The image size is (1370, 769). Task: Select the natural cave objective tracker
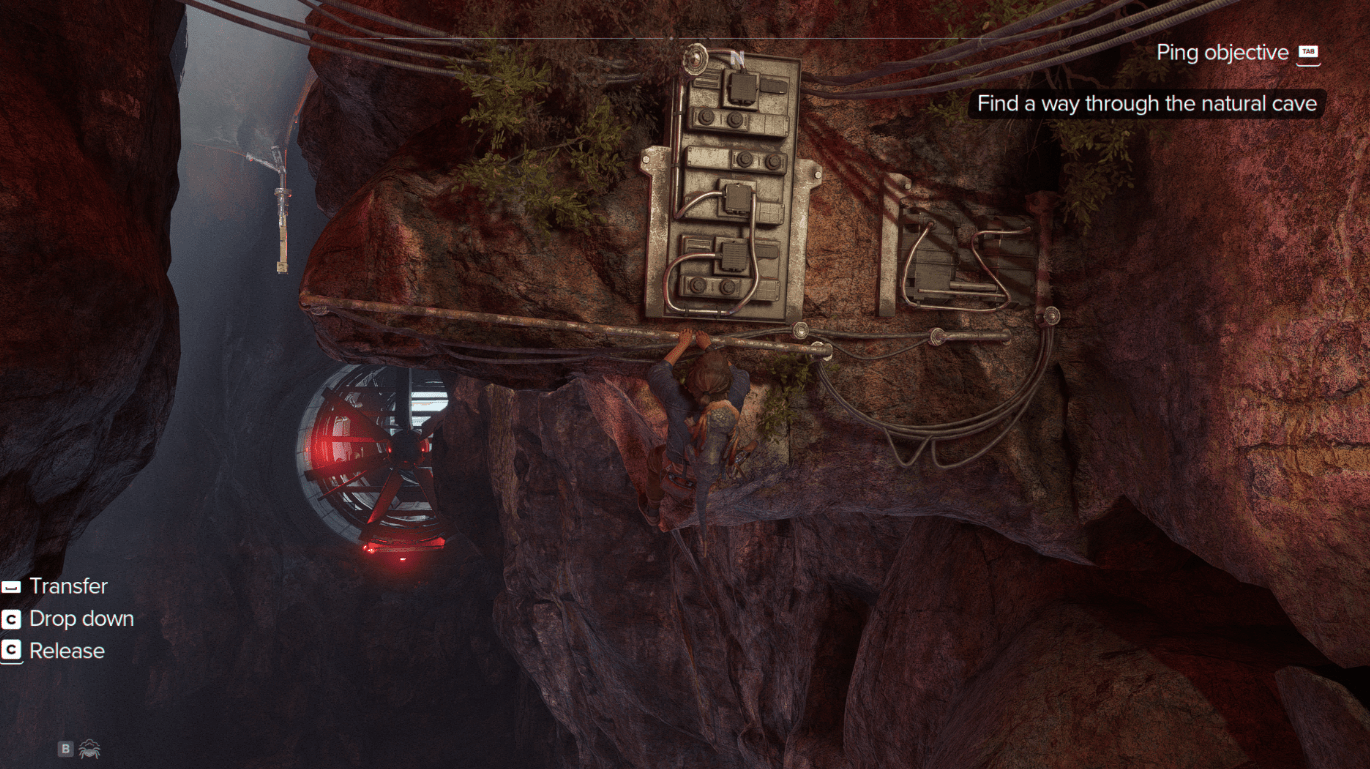pos(1146,104)
